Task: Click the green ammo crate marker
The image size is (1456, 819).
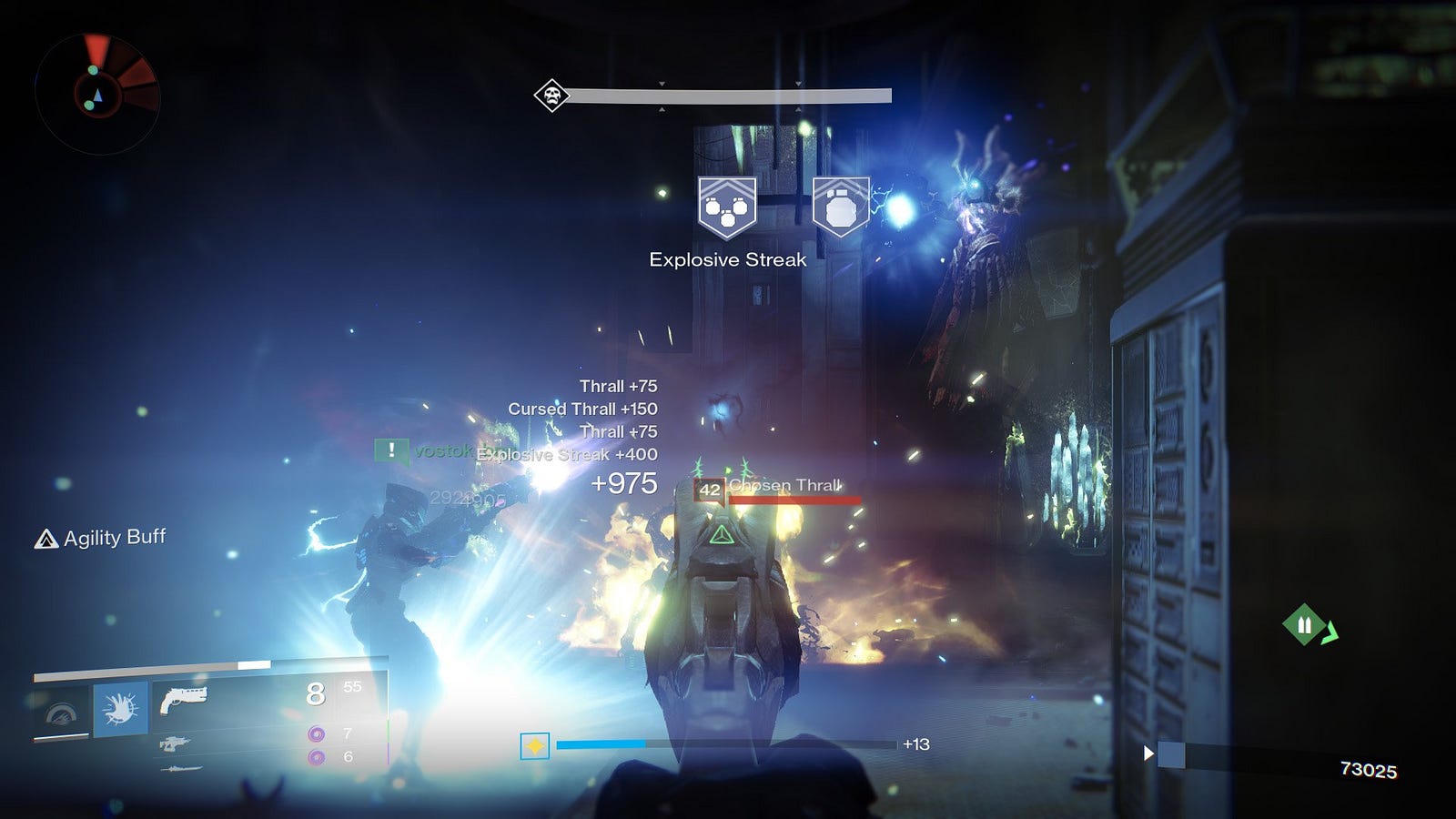Action: pyautogui.click(x=1305, y=624)
